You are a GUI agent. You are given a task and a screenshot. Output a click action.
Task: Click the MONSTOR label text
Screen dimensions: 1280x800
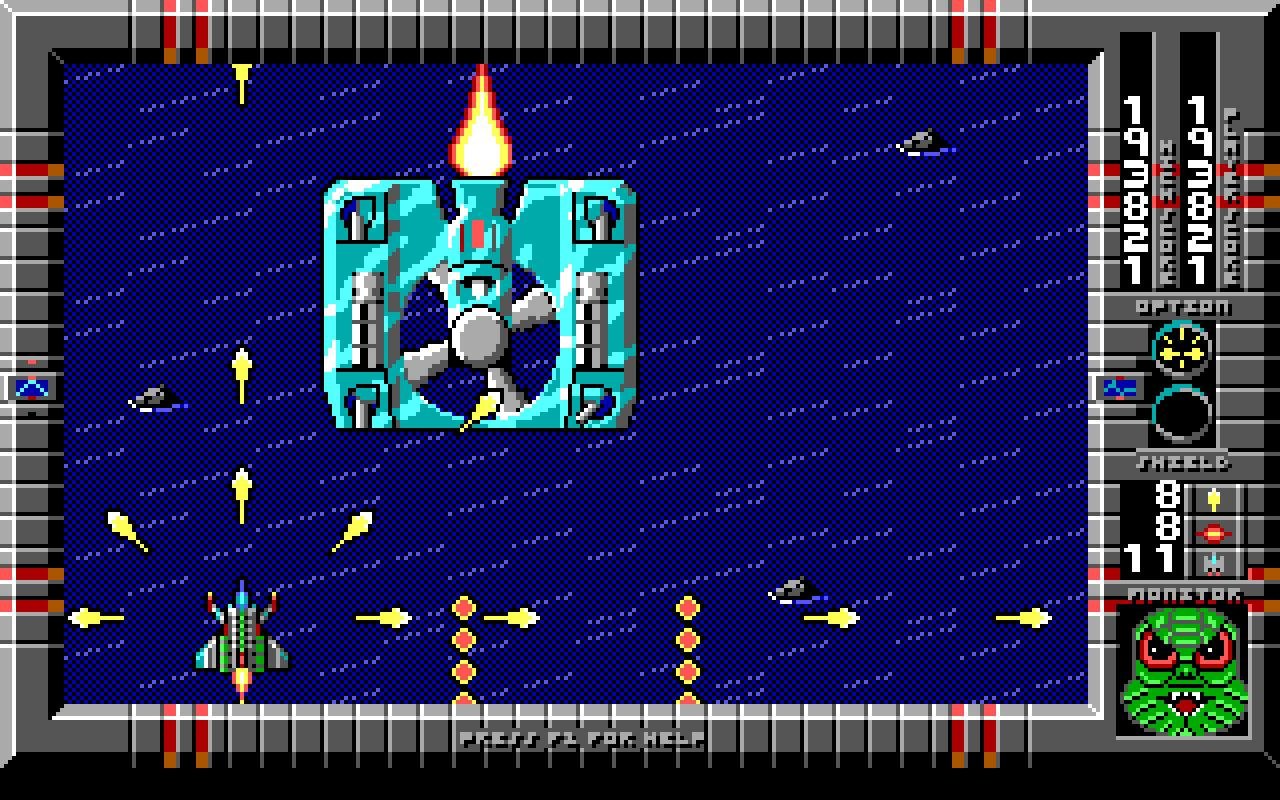(1180, 592)
